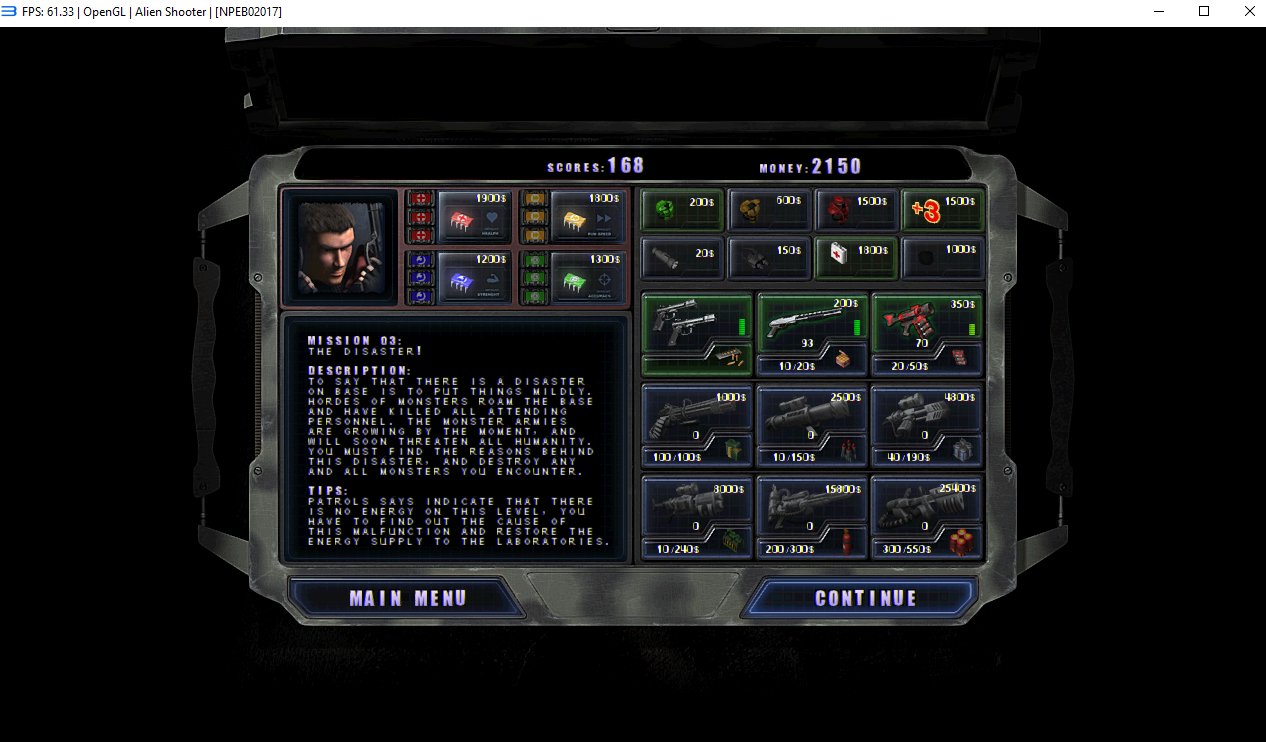Buy the yellow body armor for 600$
Image resolution: width=1266 pixels, height=742 pixels.
[x=769, y=209]
